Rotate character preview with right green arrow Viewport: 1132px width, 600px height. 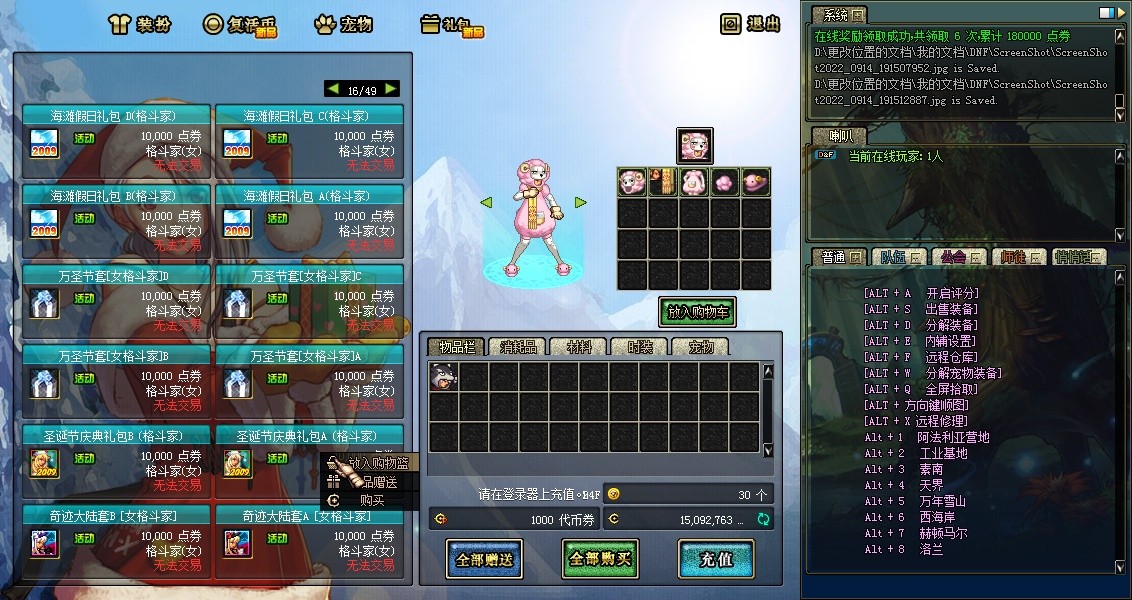[580, 203]
